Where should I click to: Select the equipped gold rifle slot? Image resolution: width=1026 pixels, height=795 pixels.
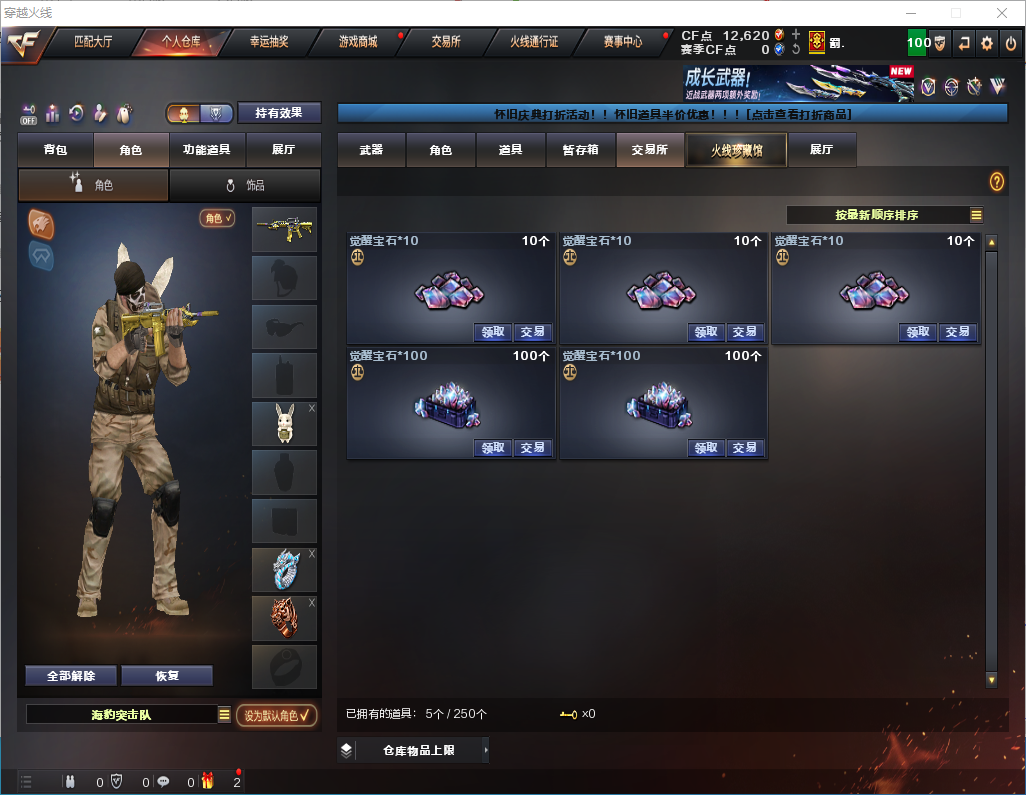(284, 229)
